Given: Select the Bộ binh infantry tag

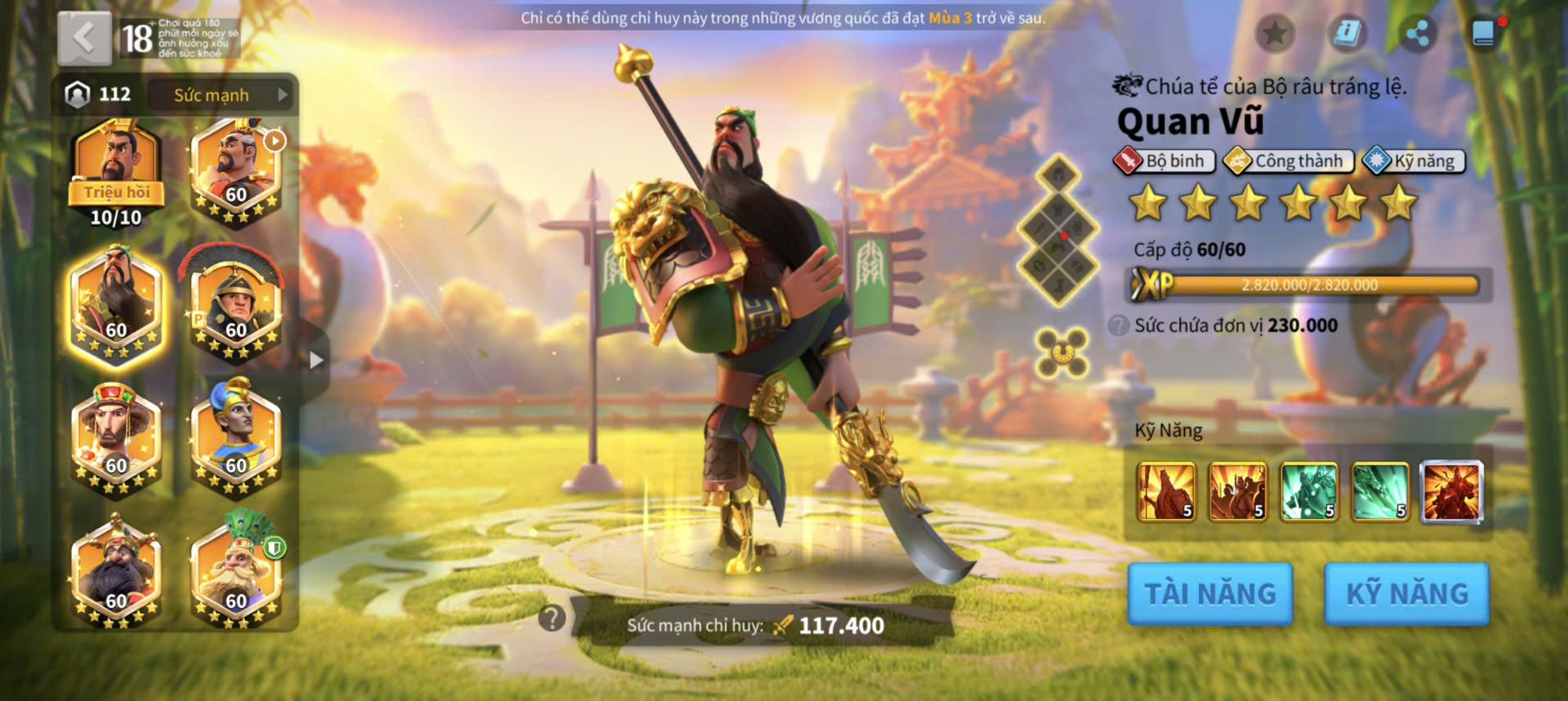Looking at the screenshot, I should click(x=1165, y=161).
